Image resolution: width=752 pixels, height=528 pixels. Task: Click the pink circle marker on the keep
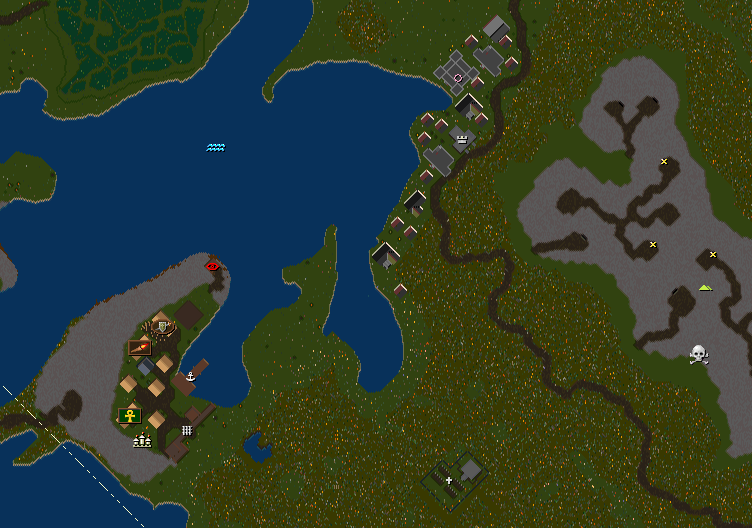[x=458, y=77]
